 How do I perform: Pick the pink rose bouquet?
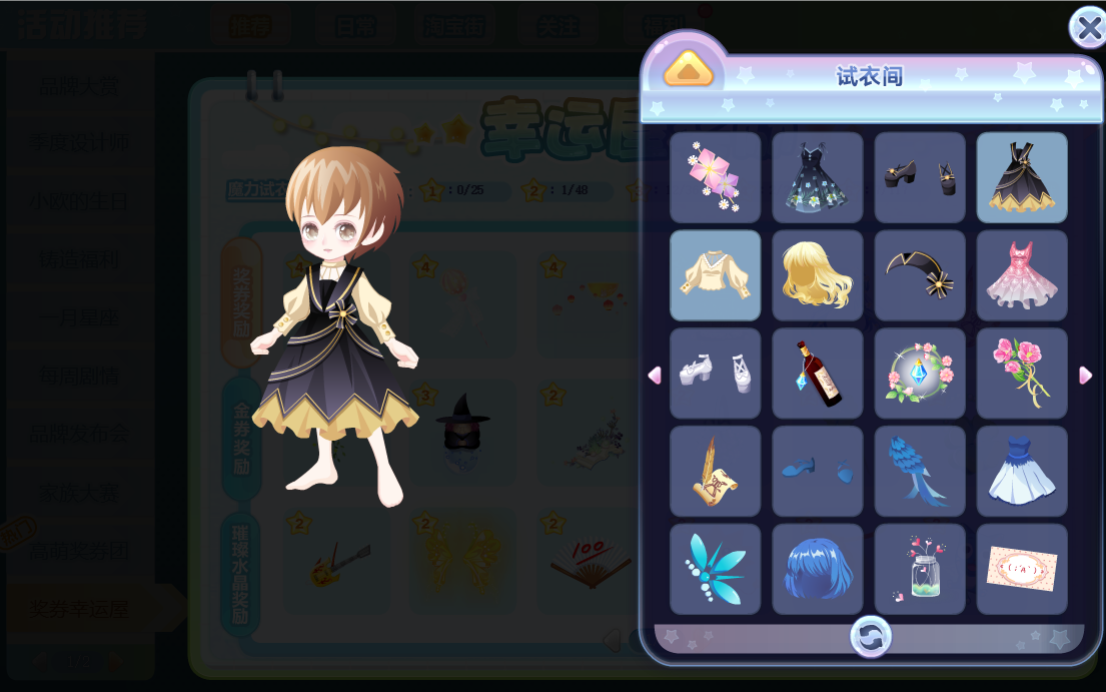click(x=1022, y=373)
